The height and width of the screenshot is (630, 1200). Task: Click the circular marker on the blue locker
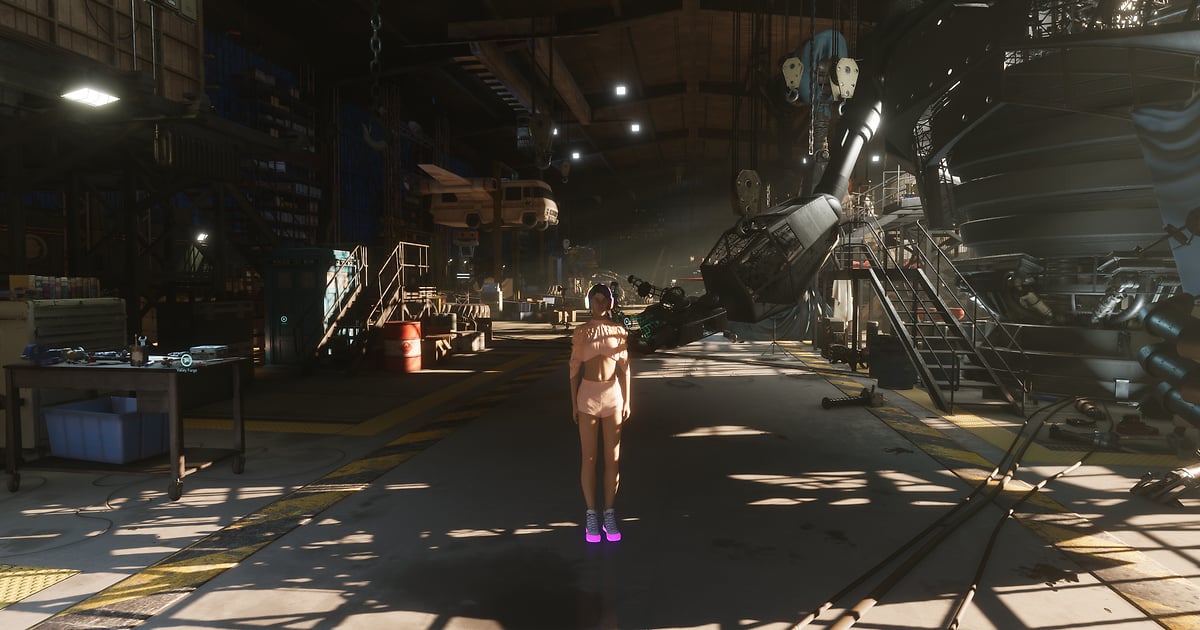coord(284,320)
